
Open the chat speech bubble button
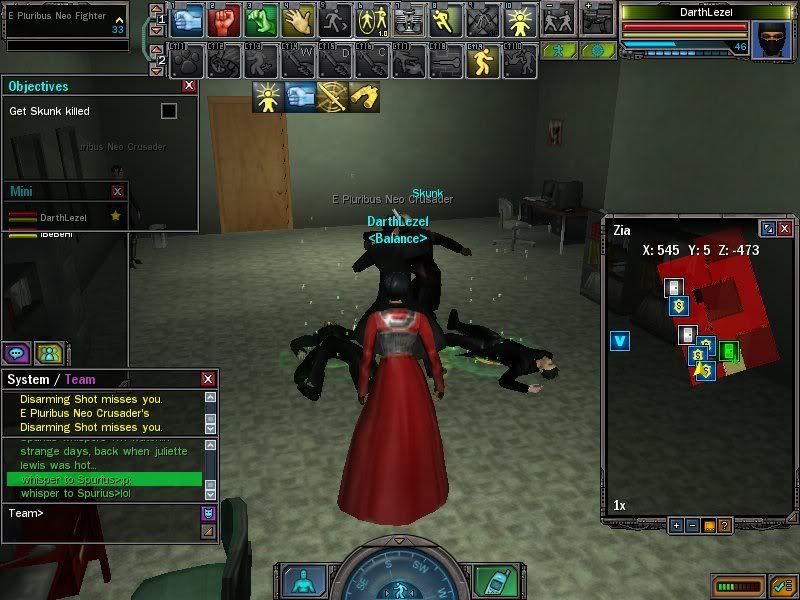coord(17,352)
